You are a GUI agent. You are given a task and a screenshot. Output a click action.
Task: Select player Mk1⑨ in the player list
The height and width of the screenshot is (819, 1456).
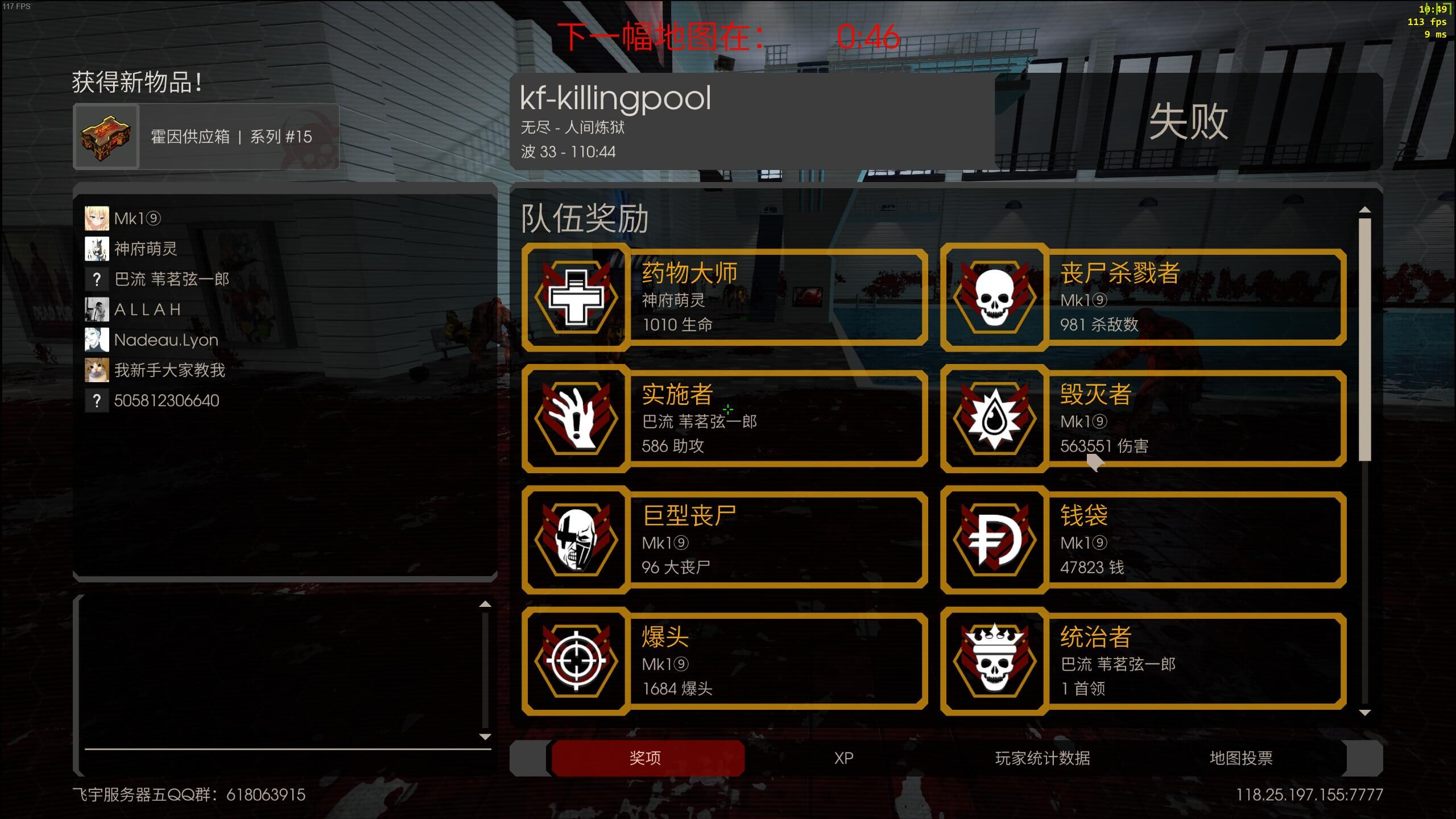pyautogui.click(x=138, y=218)
